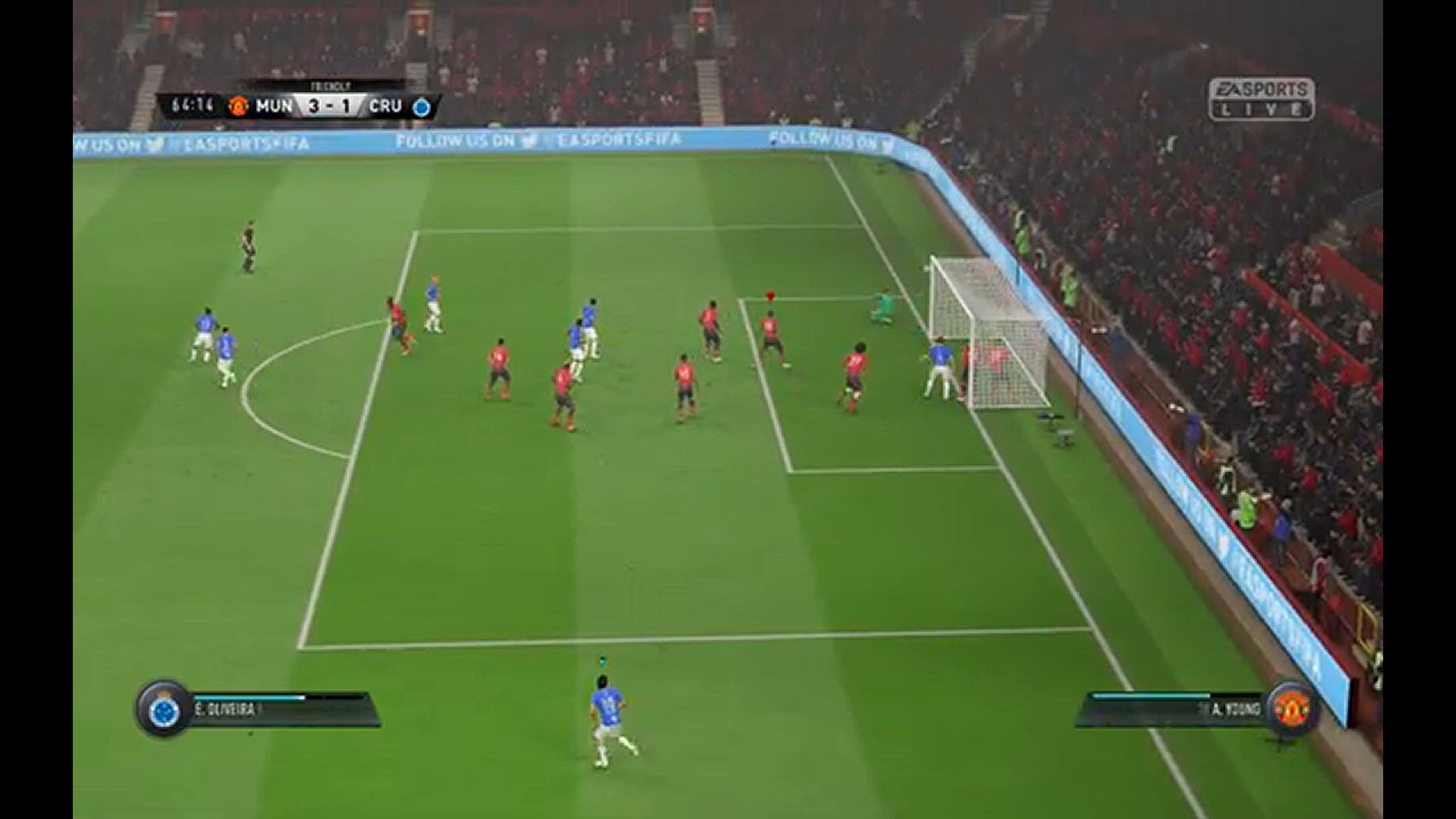Select the Manchester United crest in the scoreboard

(x=239, y=106)
